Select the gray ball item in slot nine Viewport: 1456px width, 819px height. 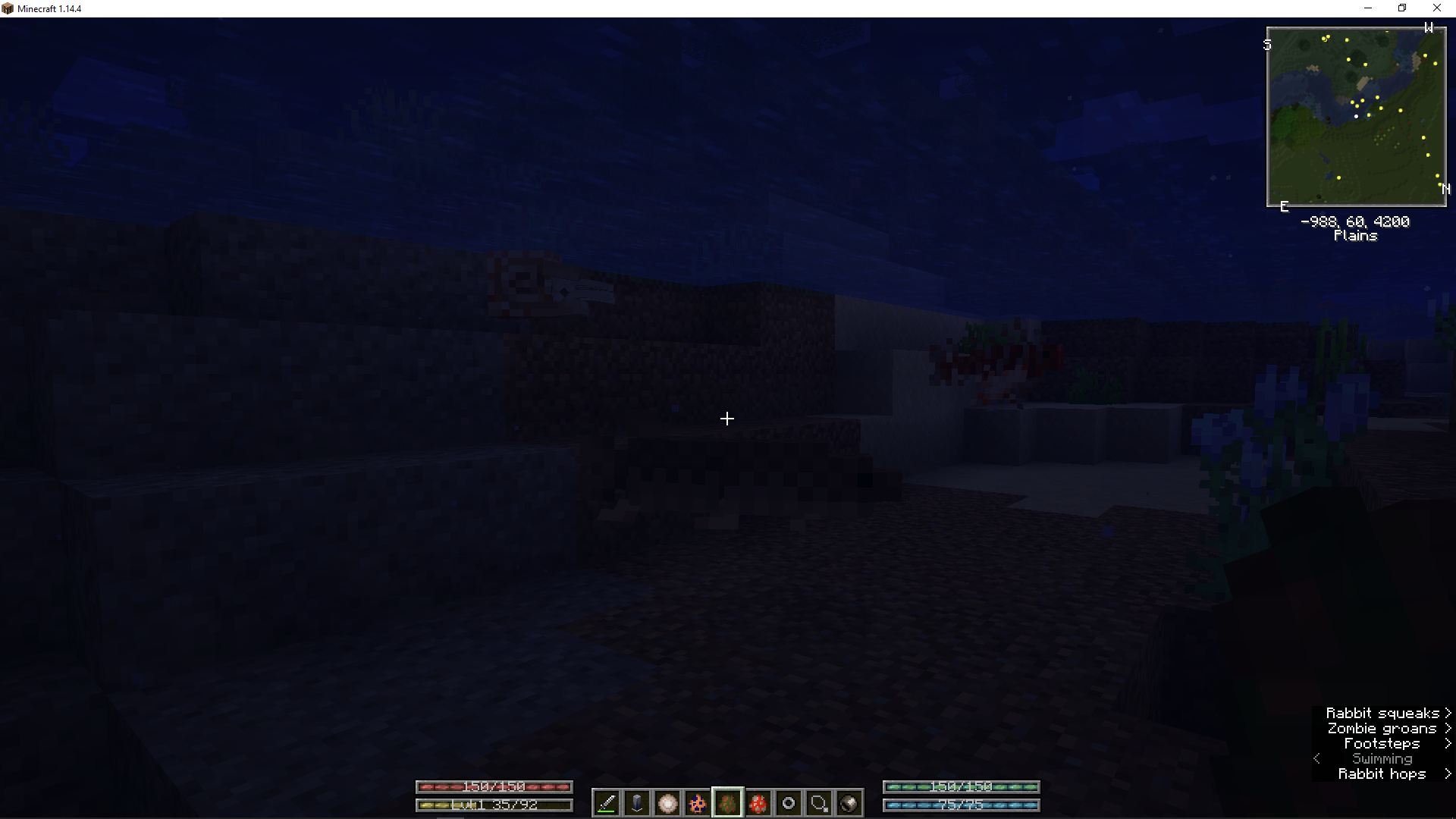tap(849, 803)
